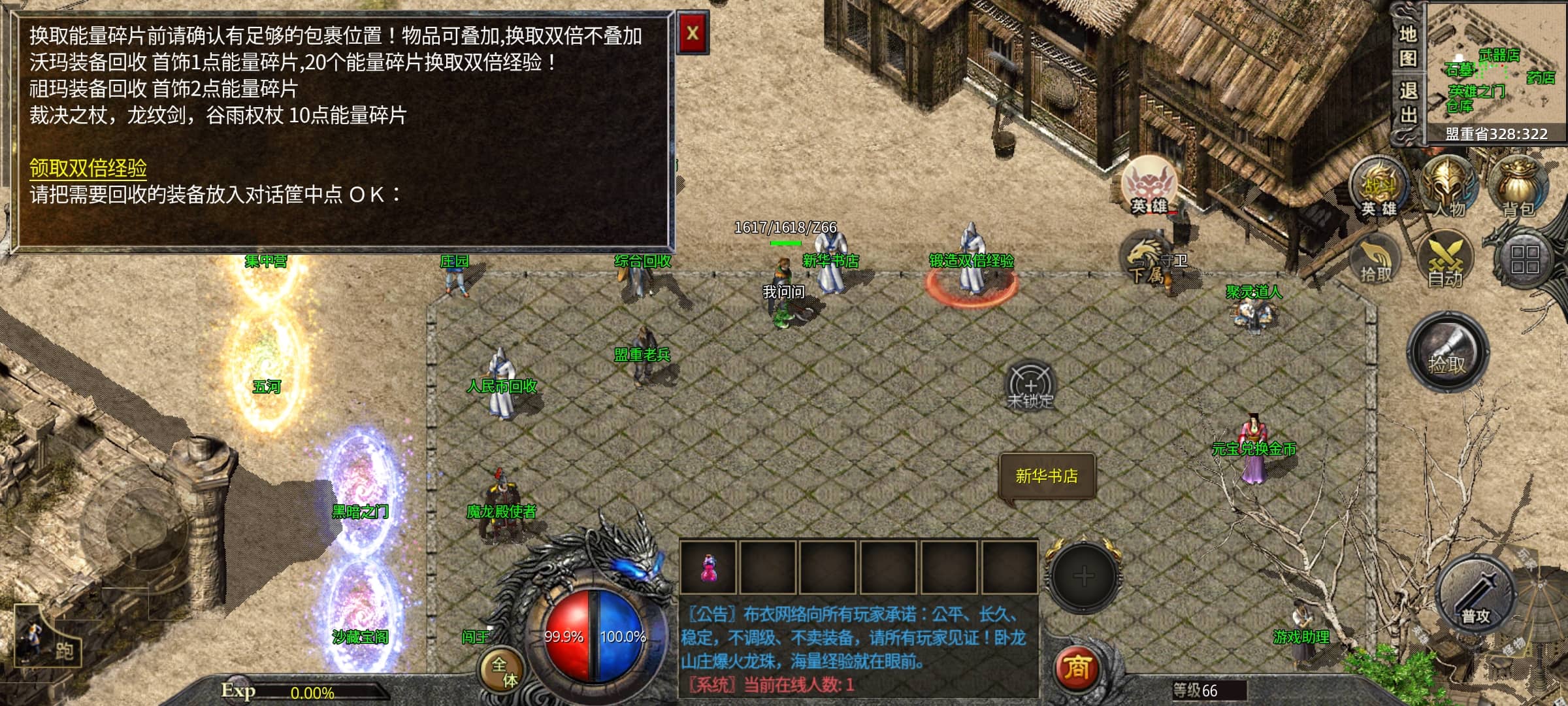This screenshot has height=706, width=1568.
Task: Close the equipment recycling dialog
Action: [x=693, y=33]
